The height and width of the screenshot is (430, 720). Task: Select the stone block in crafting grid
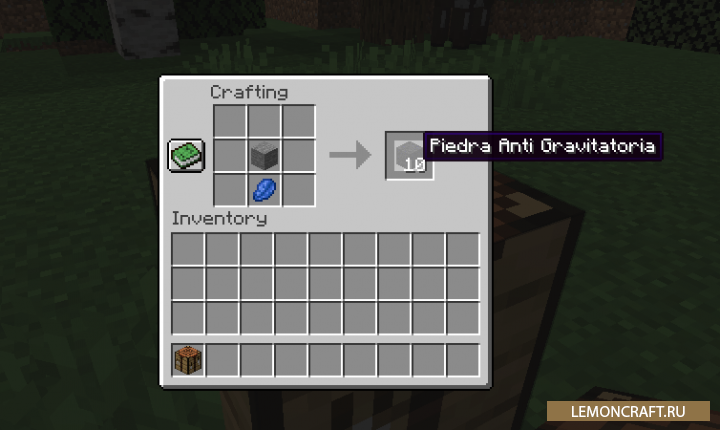(x=264, y=155)
